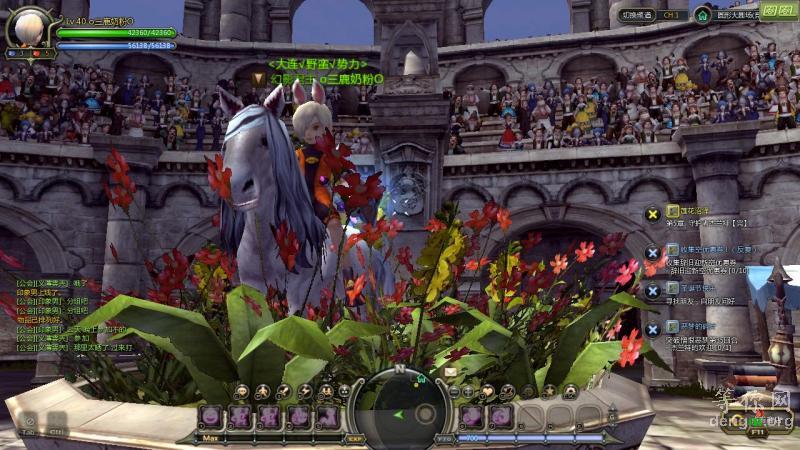Dismiss the first quest tracker entry

pos(652,213)
